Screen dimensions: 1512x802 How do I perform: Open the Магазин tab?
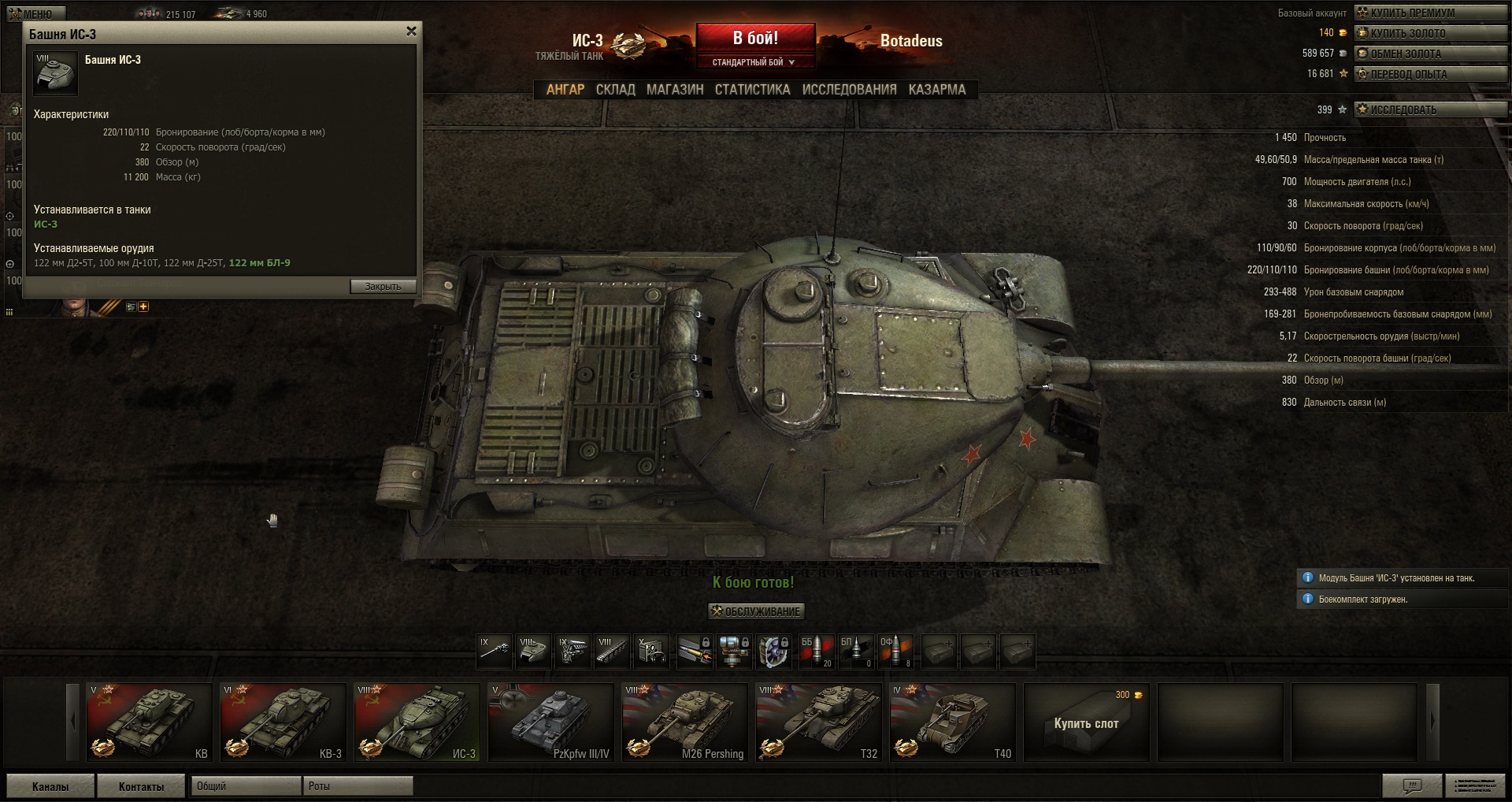[x=675, y=90]
